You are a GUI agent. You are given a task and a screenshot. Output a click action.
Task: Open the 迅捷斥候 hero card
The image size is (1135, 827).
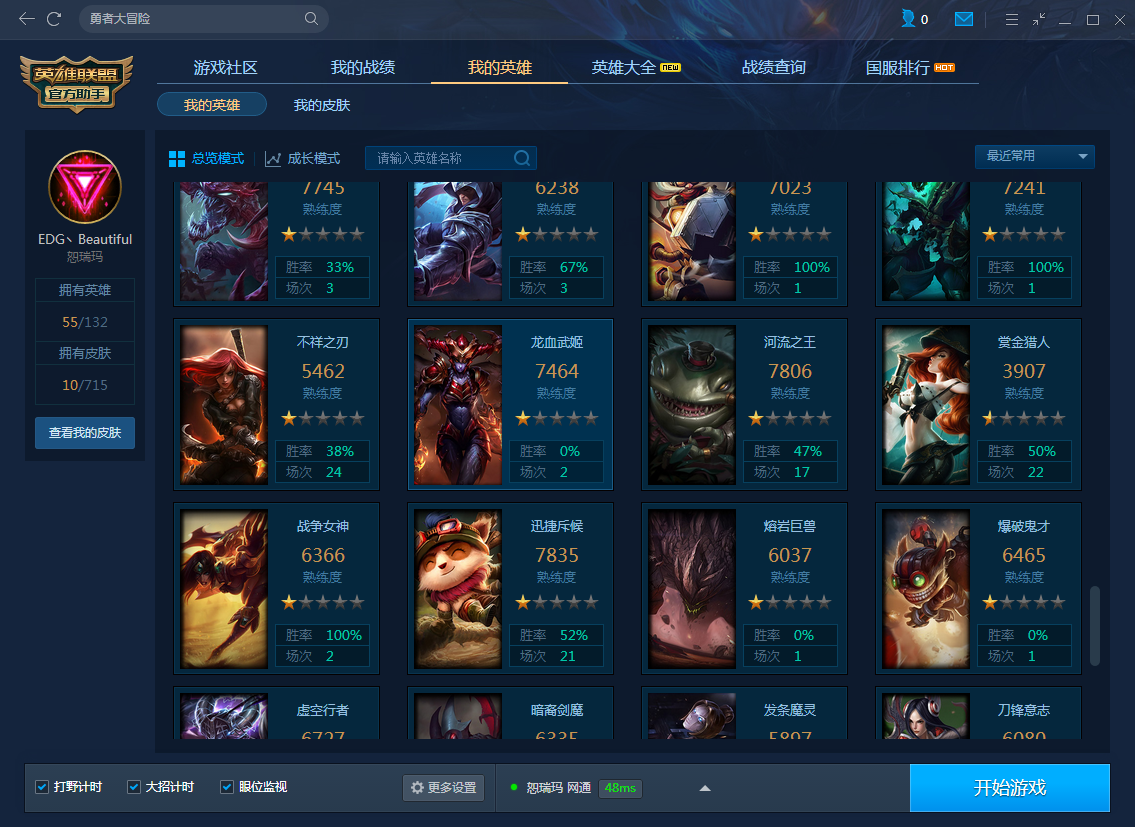tap(510, 588)
